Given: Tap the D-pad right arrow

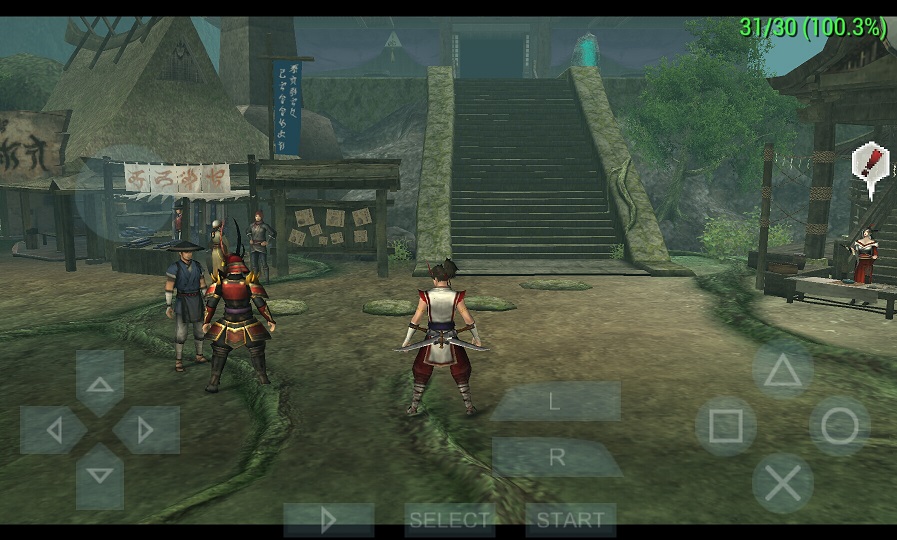Looking at the screenshot, I should [146, 430].
